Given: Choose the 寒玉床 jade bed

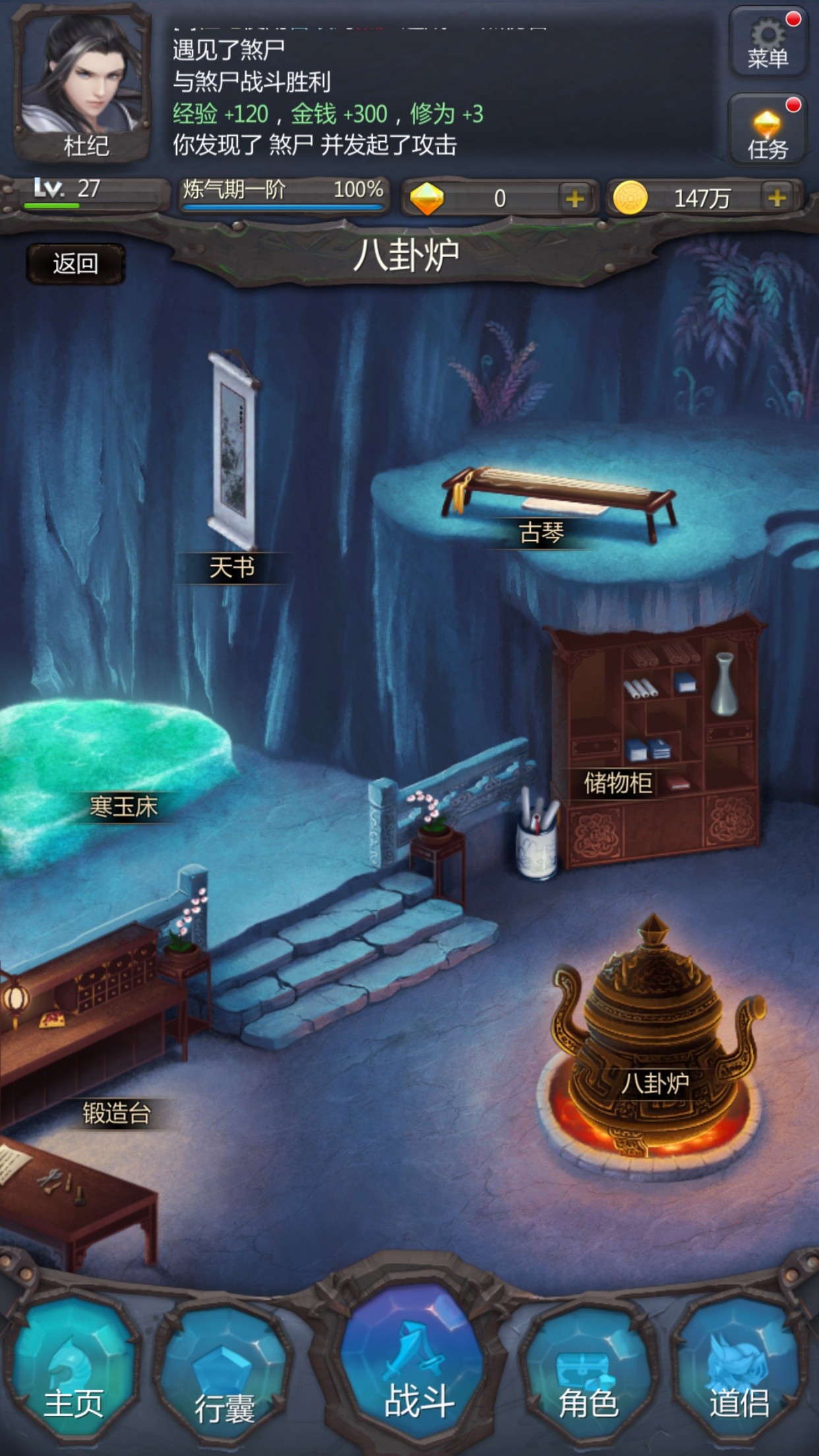Looking at the screenshot, I should pyautogui.click(x=123, y=806).
